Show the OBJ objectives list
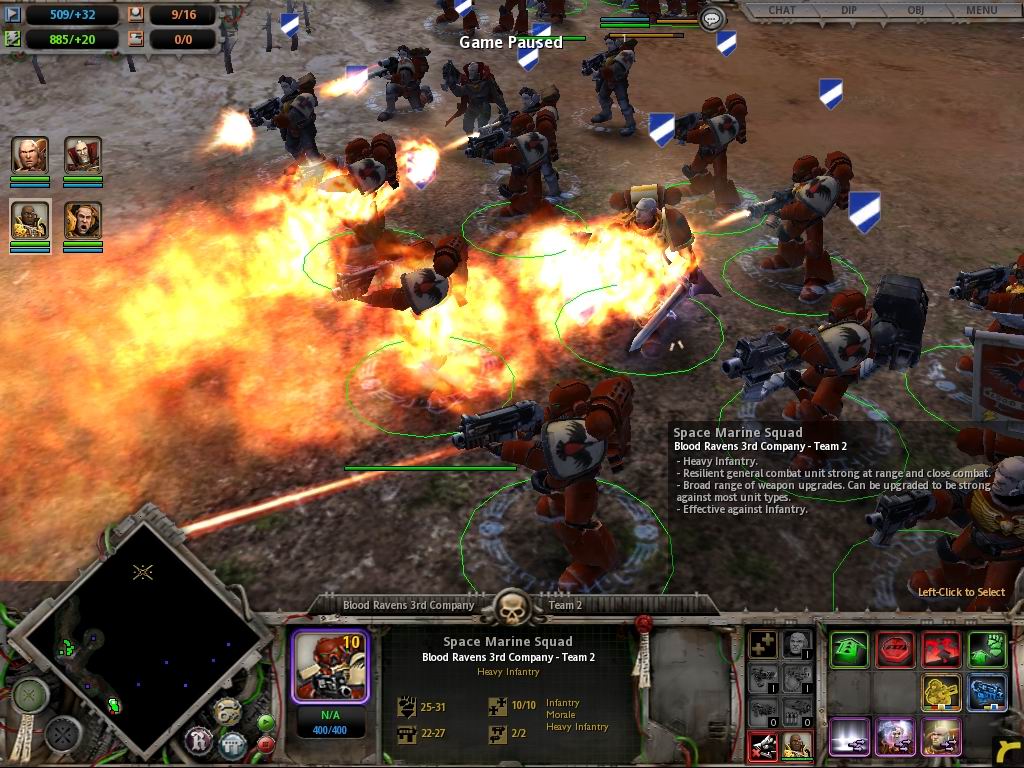This screenshot has height=768, width=1024. [x=915, y=10]
